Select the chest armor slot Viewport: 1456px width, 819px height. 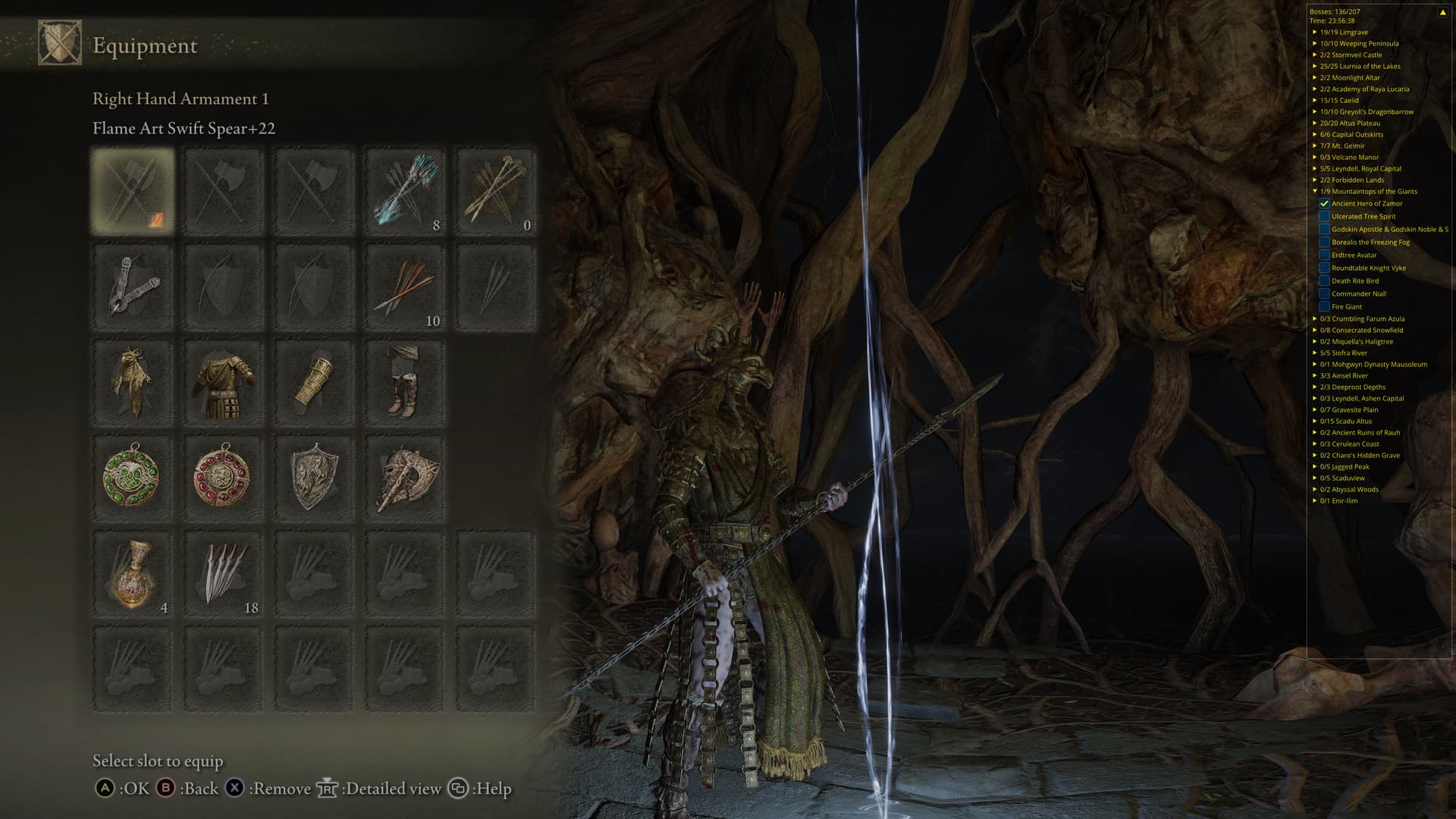click(x=224, y=381)
